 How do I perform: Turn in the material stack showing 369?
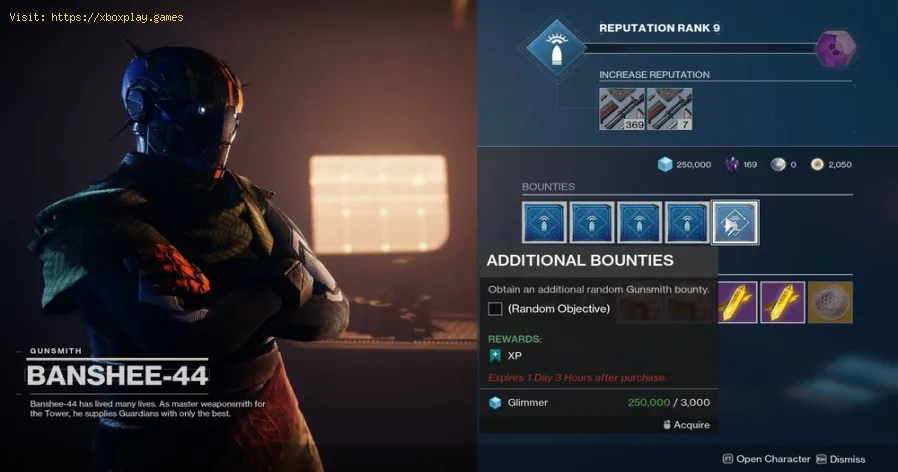click(x=621, y=109)
